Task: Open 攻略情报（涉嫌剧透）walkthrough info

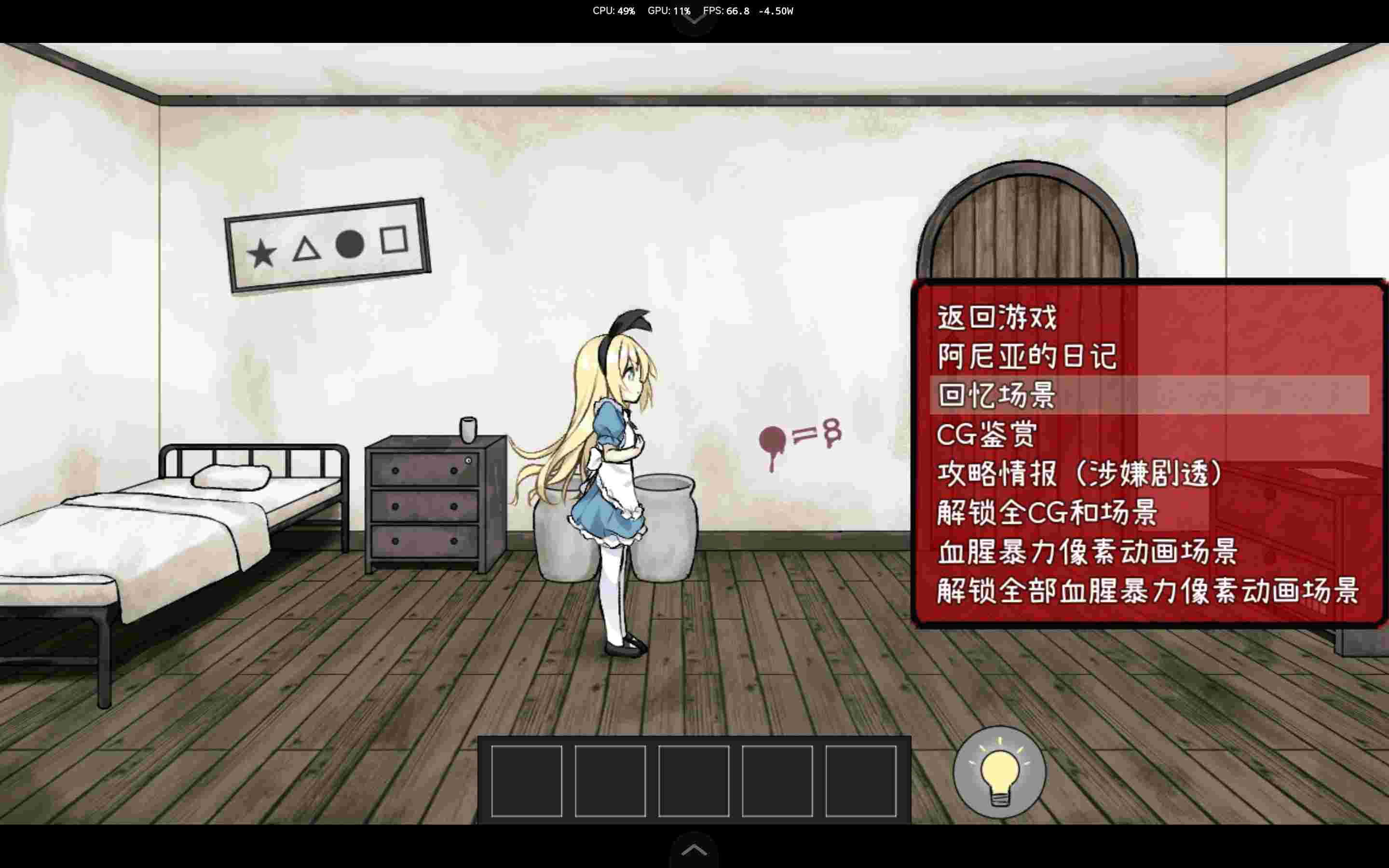Action: [1079, 474]
